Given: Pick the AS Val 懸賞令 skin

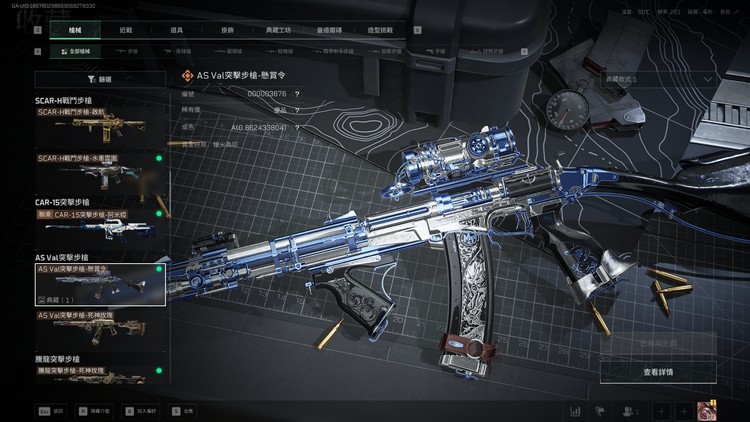Looking at the screenshot, I should 100,284.
